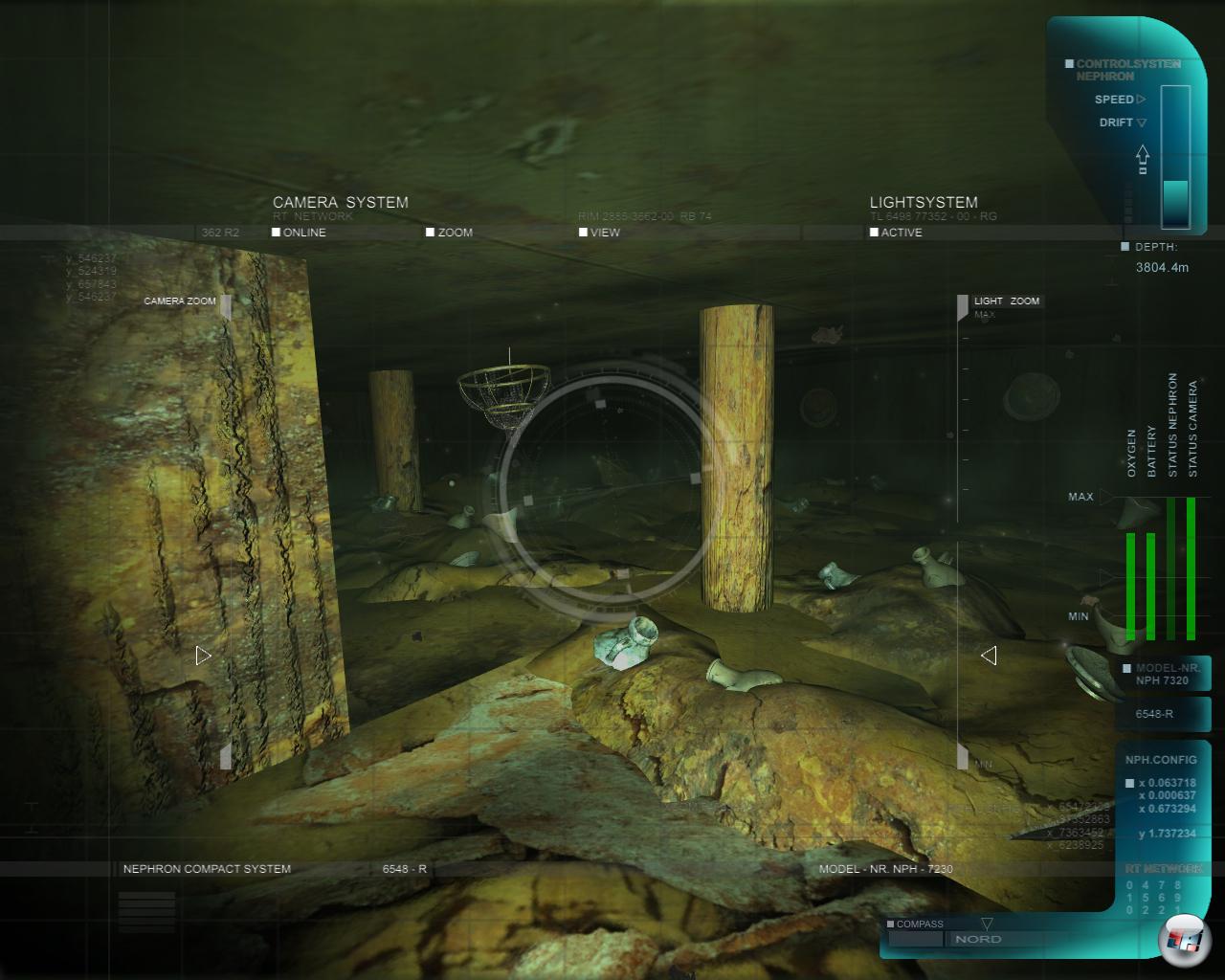The image size is (1225, 980).
Task: Click the Model-Nr. NPH 7320 panel
Action: click(x=1162, y=674)
